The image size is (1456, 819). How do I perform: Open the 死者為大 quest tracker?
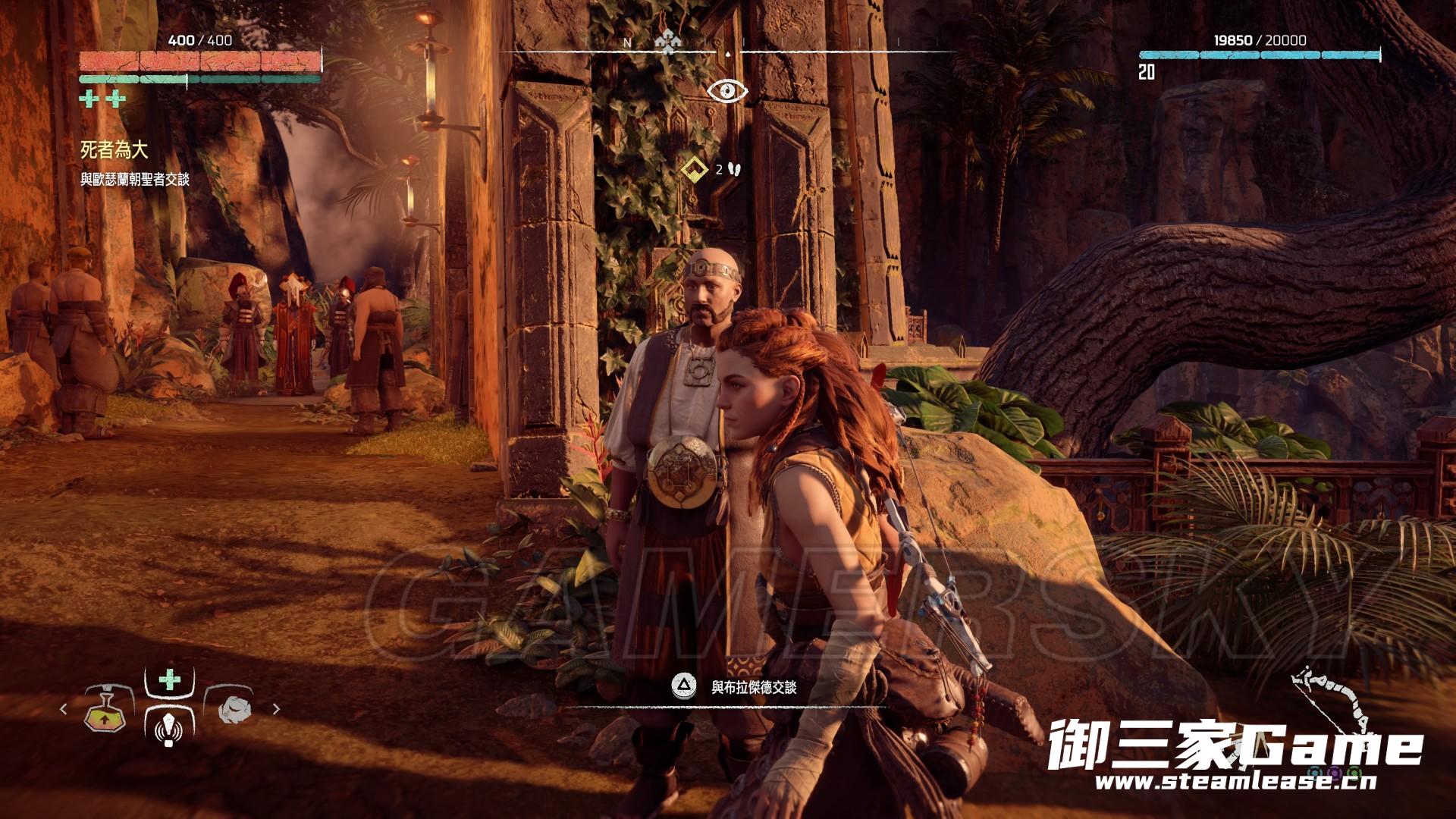[115, 150]
